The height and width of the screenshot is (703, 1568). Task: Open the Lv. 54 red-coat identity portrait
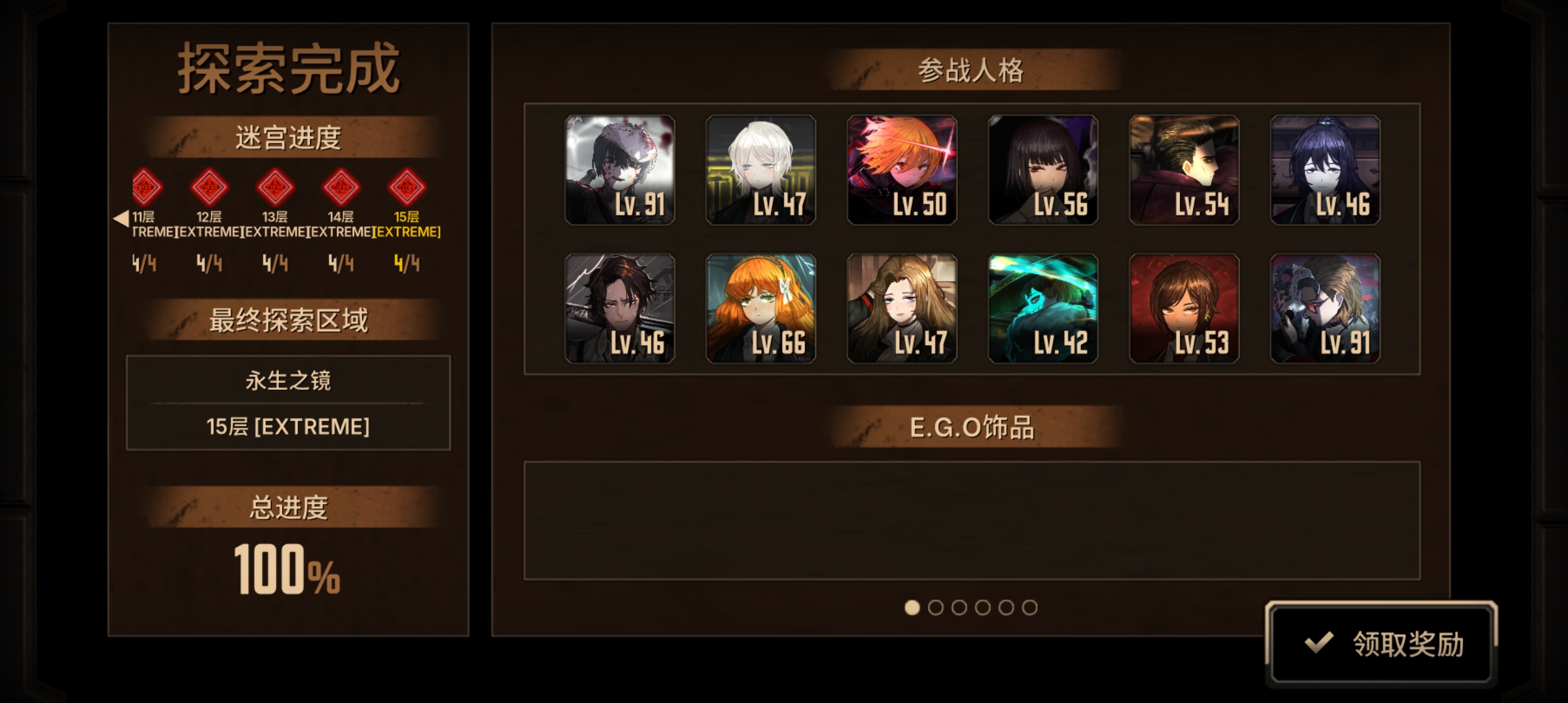point(1184,170)
